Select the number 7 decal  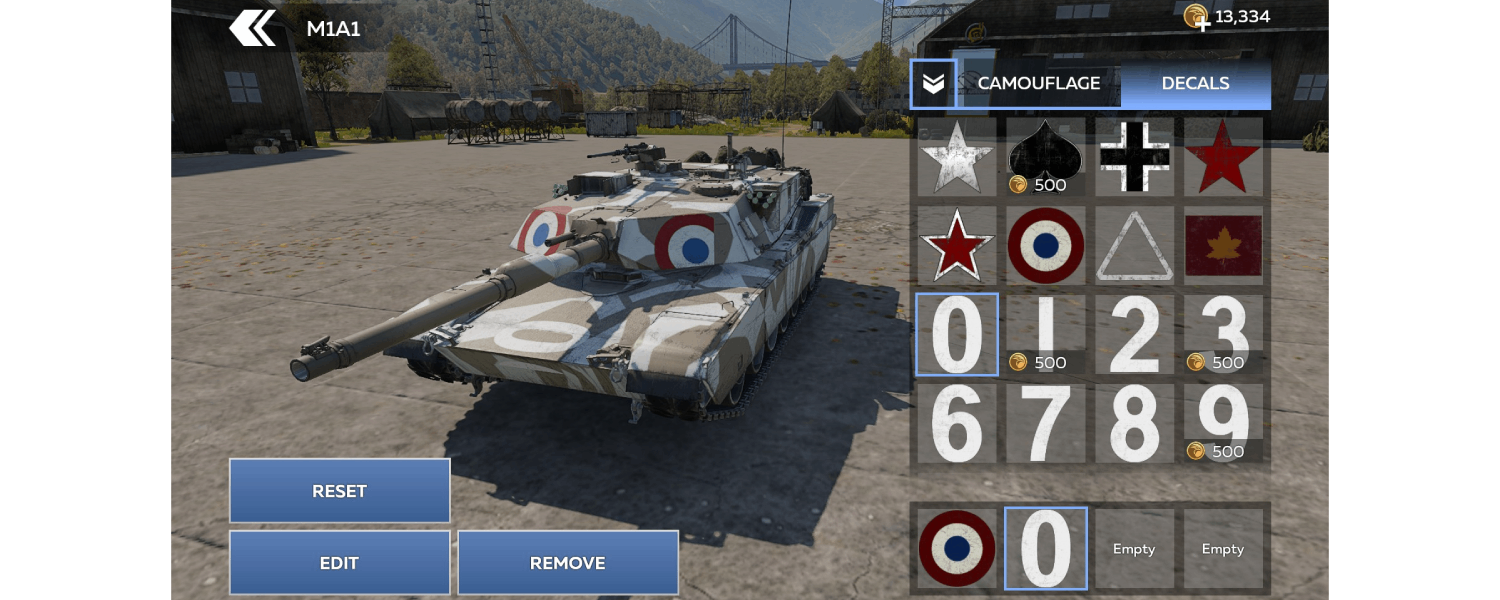click(1046, 424)
